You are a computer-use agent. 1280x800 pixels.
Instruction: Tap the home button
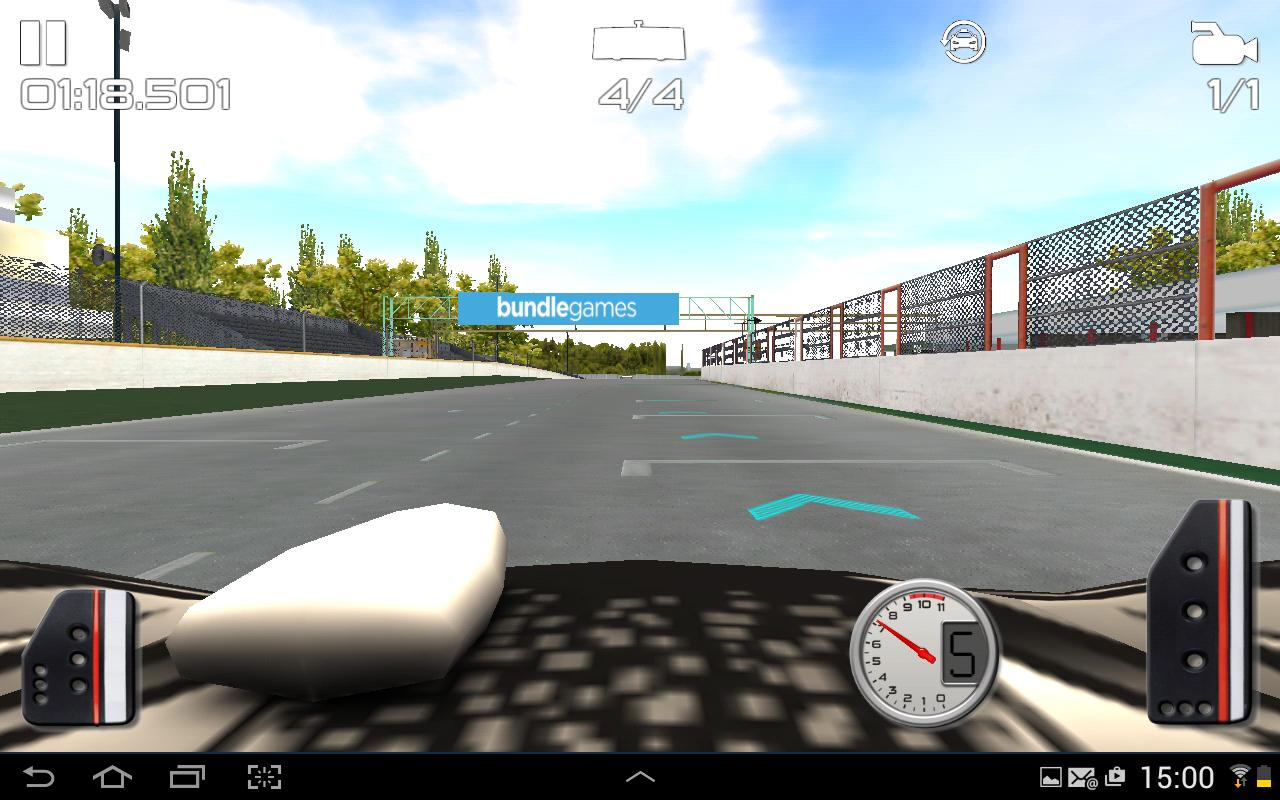point(113,777)
